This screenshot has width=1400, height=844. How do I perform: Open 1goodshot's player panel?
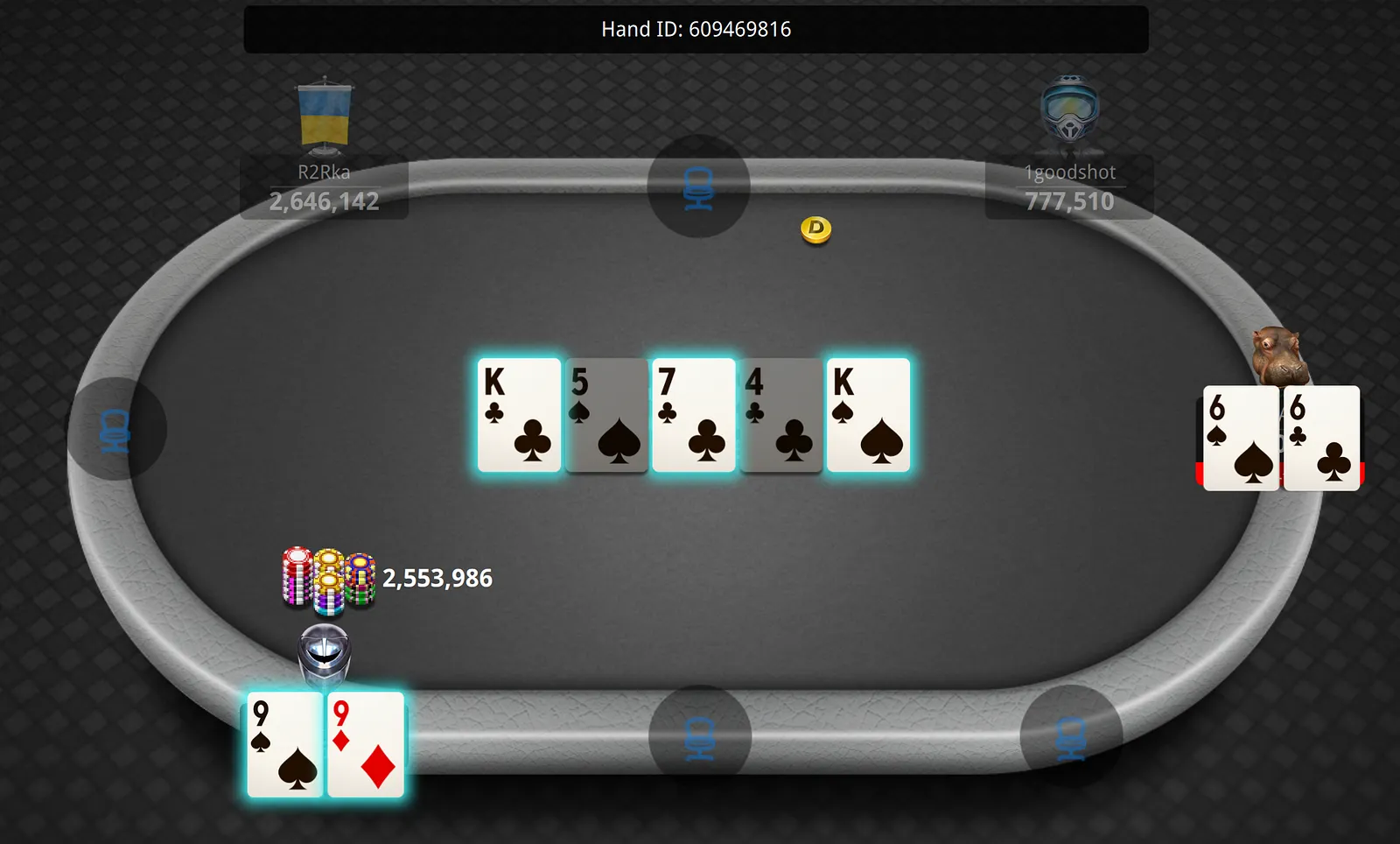(1069, 187)
